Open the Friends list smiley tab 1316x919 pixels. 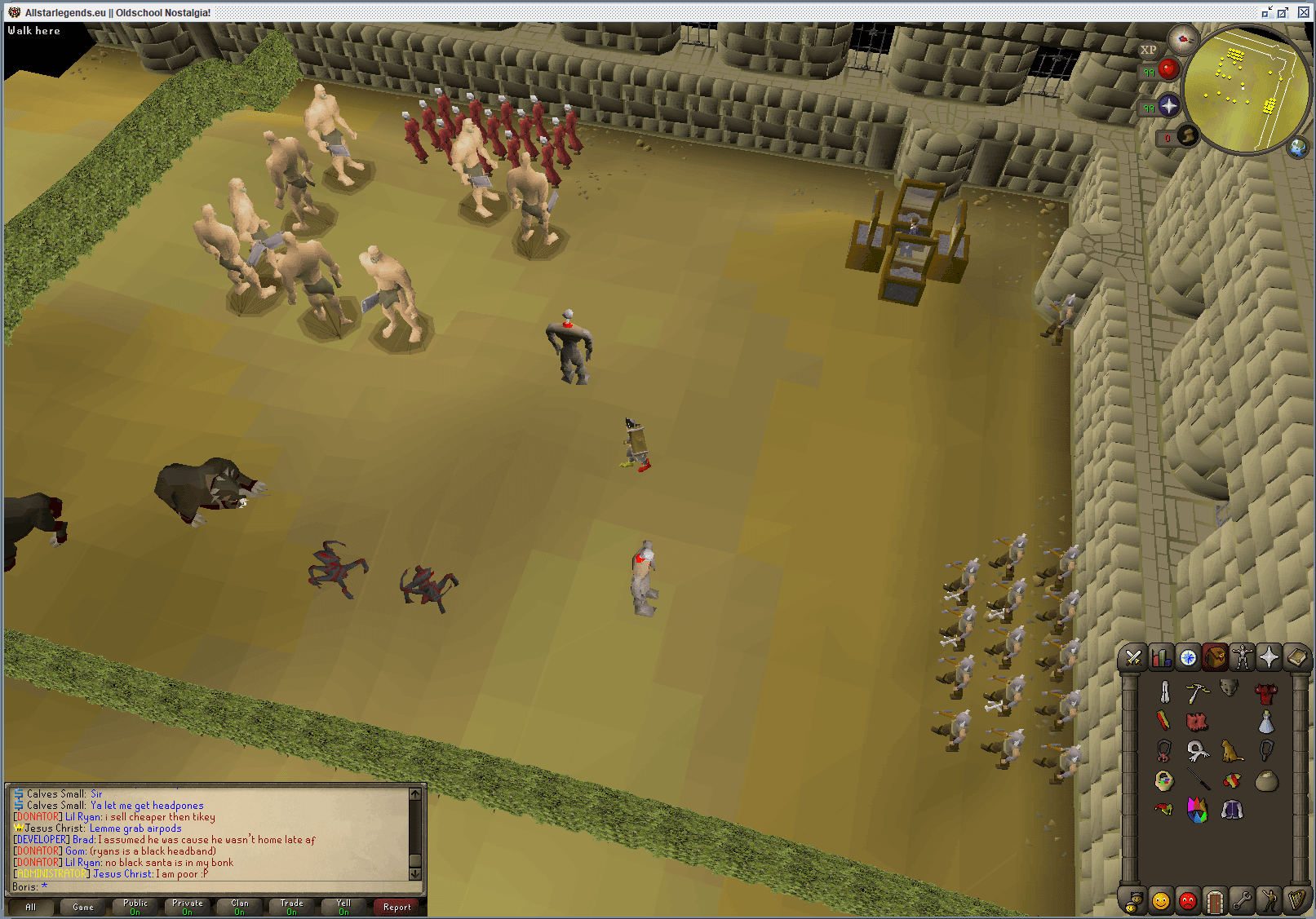coord(1162,902)
